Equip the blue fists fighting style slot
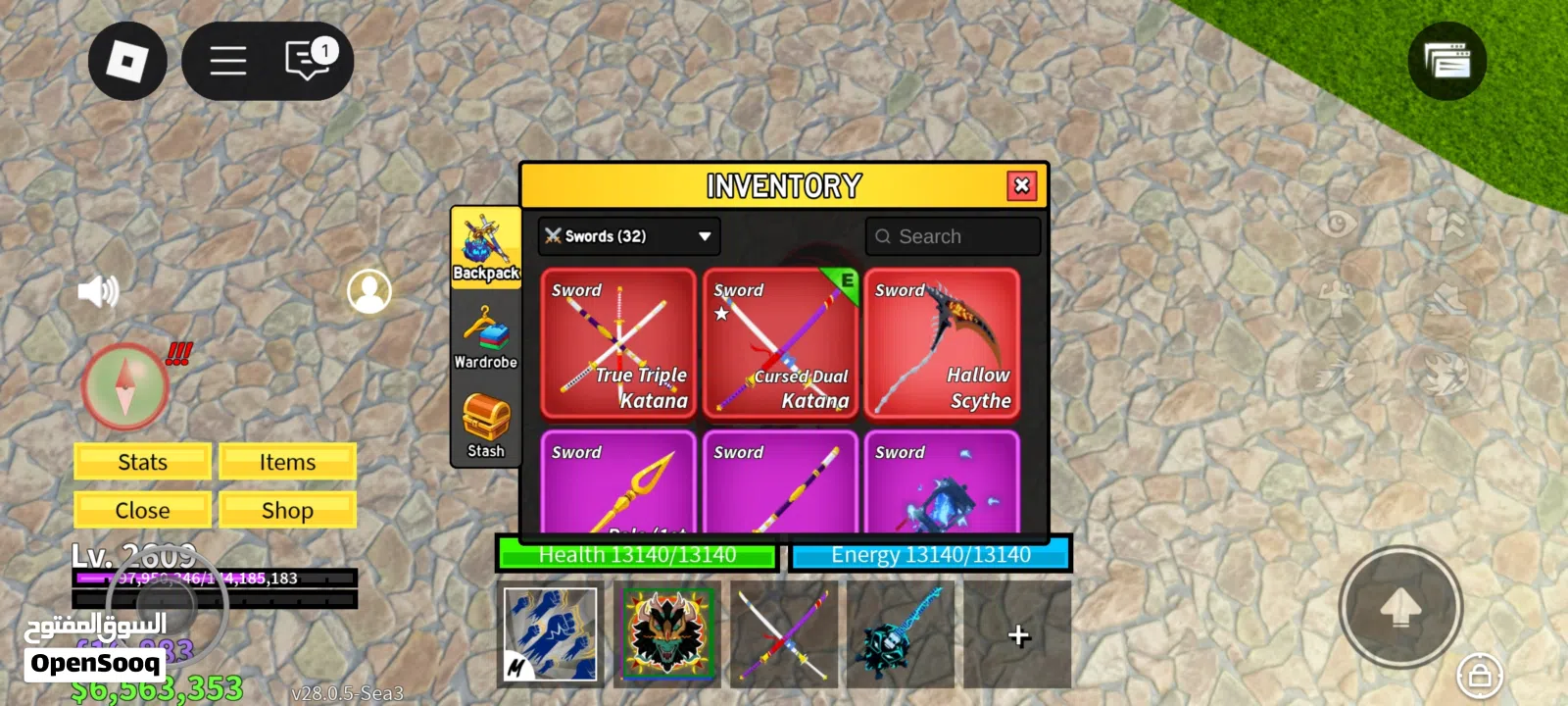 coord(550,633)
